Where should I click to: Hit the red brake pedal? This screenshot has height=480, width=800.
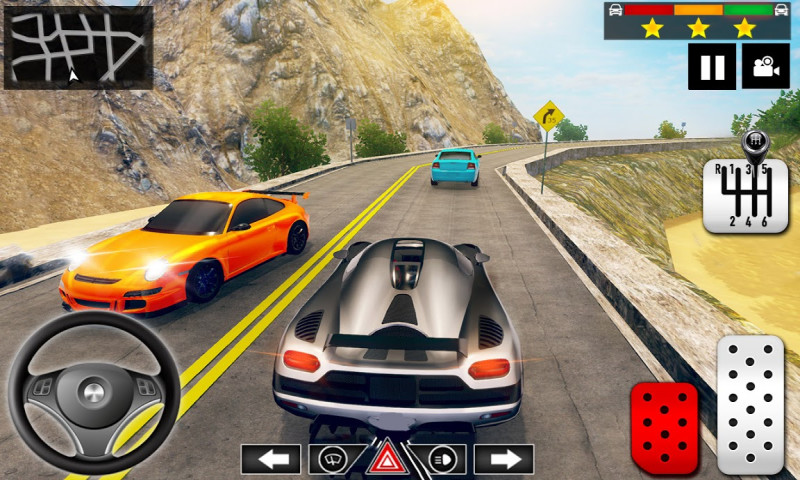tap(663, 428)
